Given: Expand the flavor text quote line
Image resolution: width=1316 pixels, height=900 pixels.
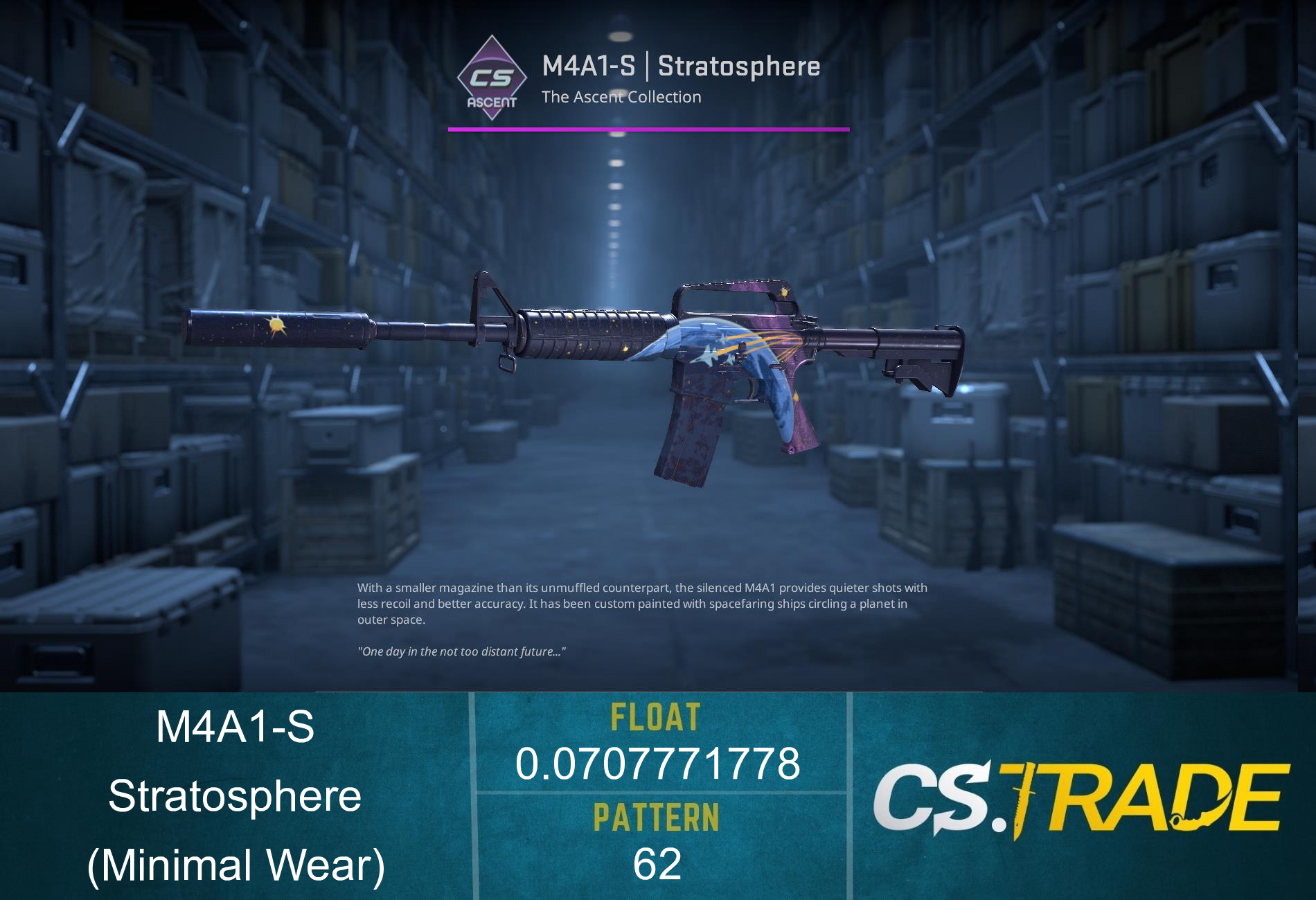Looking at the screenshot, I should tap(462, 651).
